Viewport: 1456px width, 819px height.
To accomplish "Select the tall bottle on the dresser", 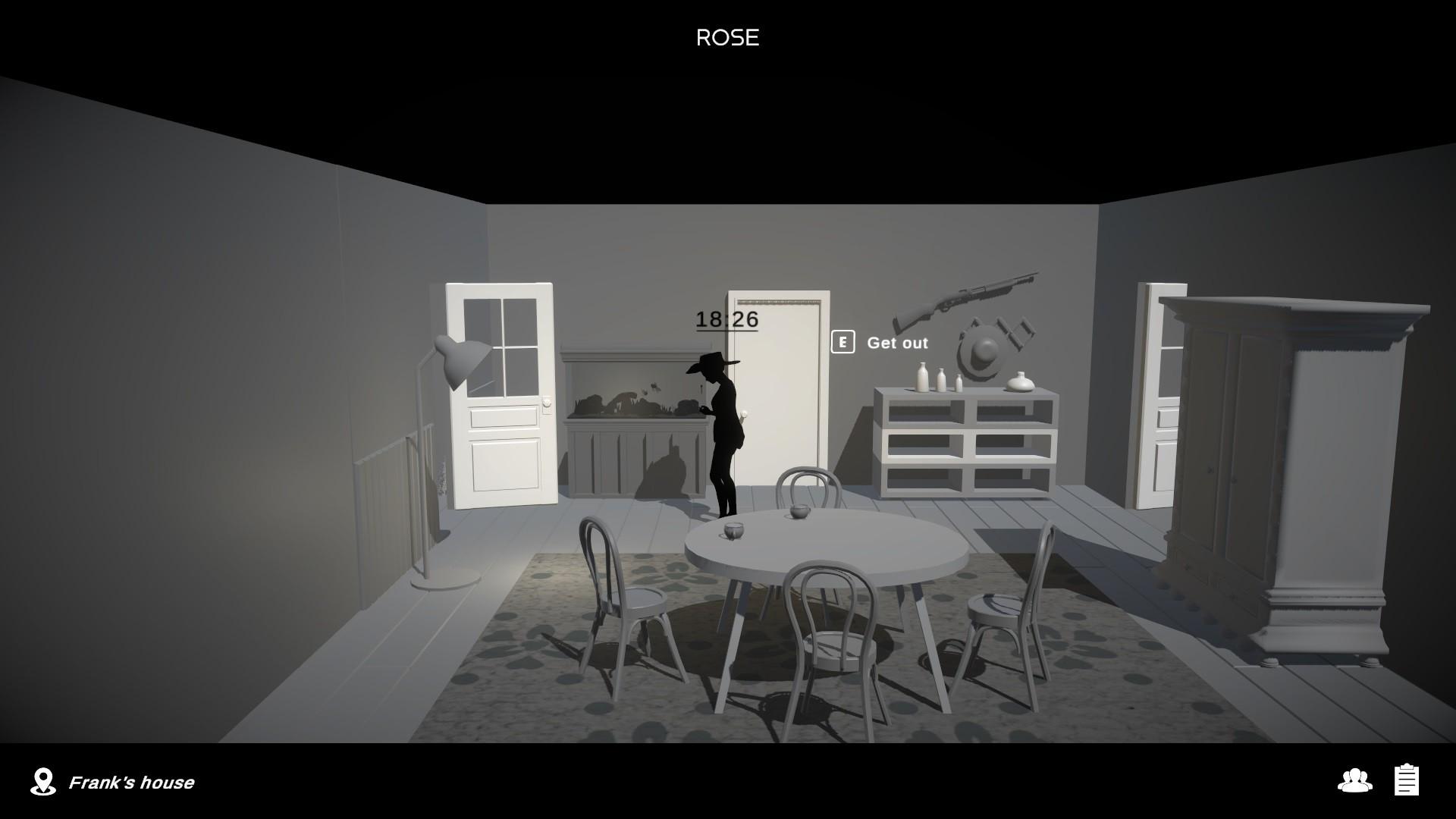I will (922, 378).
